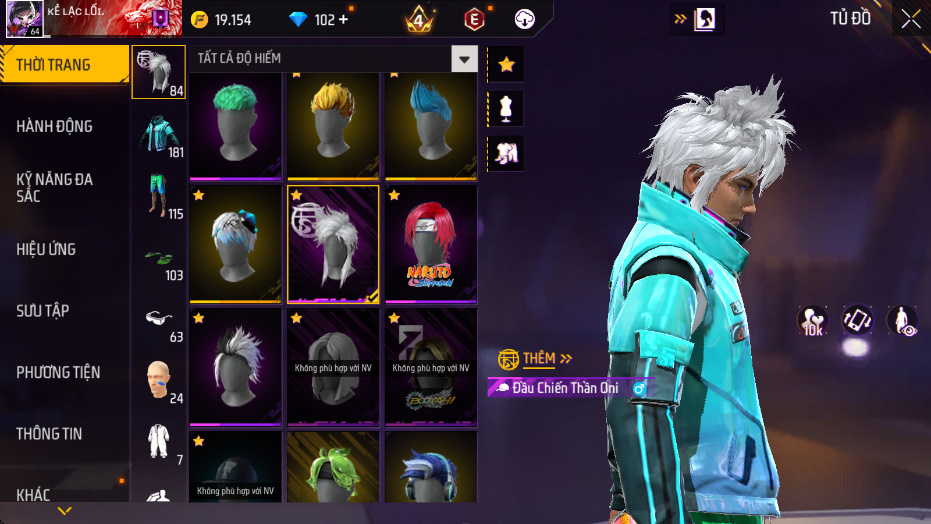
Task: Select the jacket subcategory with 181 items
Action: coord(159,136)
